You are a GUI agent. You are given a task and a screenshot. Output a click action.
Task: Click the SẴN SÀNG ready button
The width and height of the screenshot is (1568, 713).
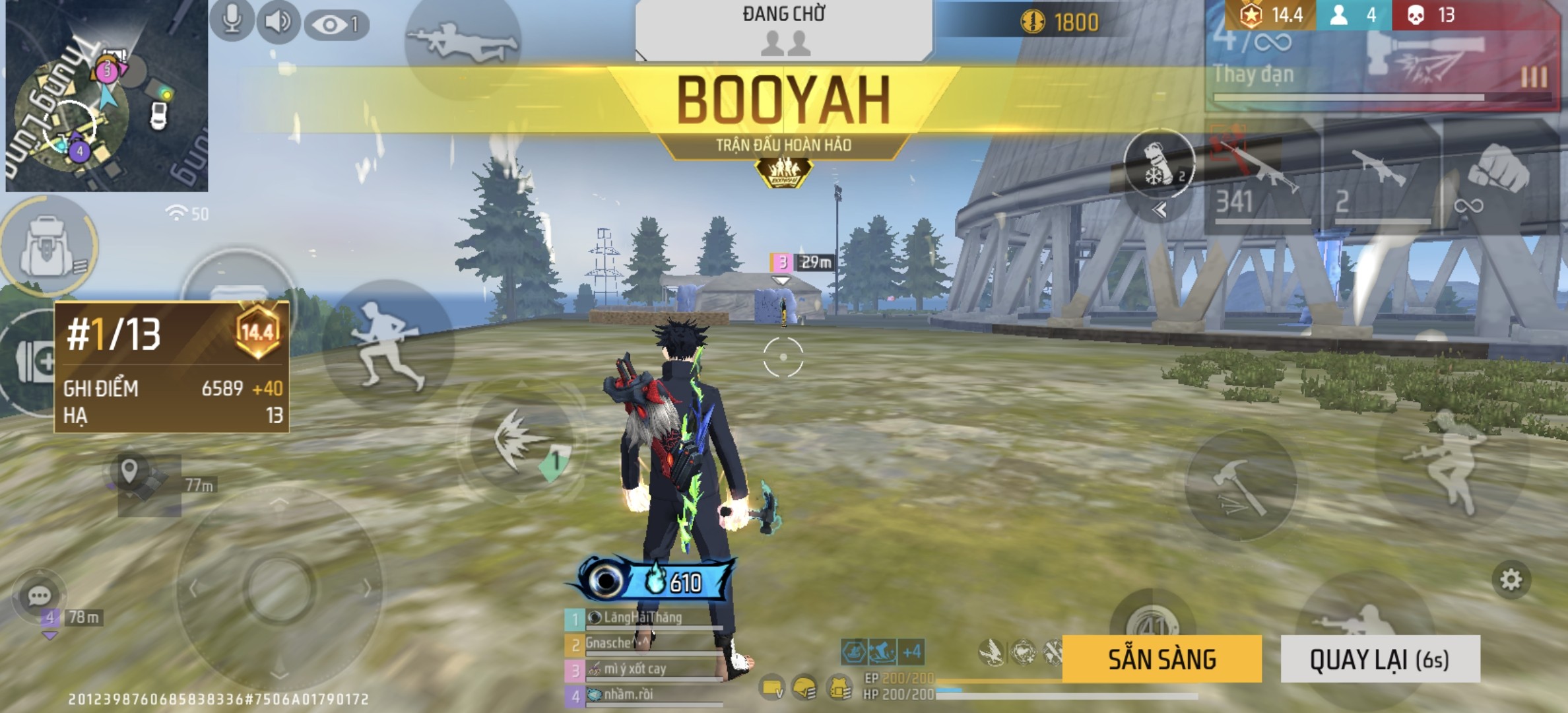[x=1161, y=659]
